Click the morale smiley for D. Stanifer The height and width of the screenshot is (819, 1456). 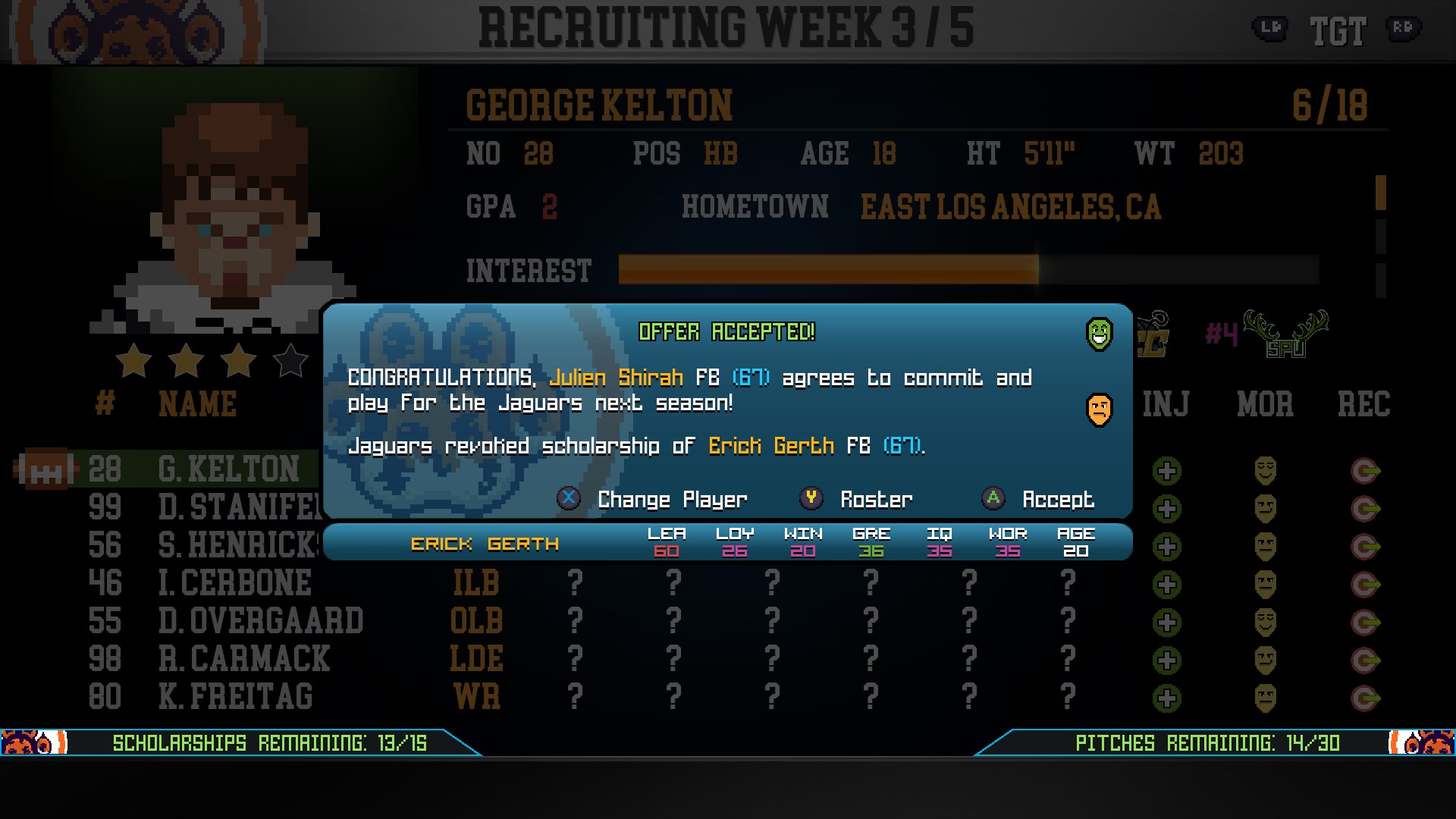(x=1267, y=507)
